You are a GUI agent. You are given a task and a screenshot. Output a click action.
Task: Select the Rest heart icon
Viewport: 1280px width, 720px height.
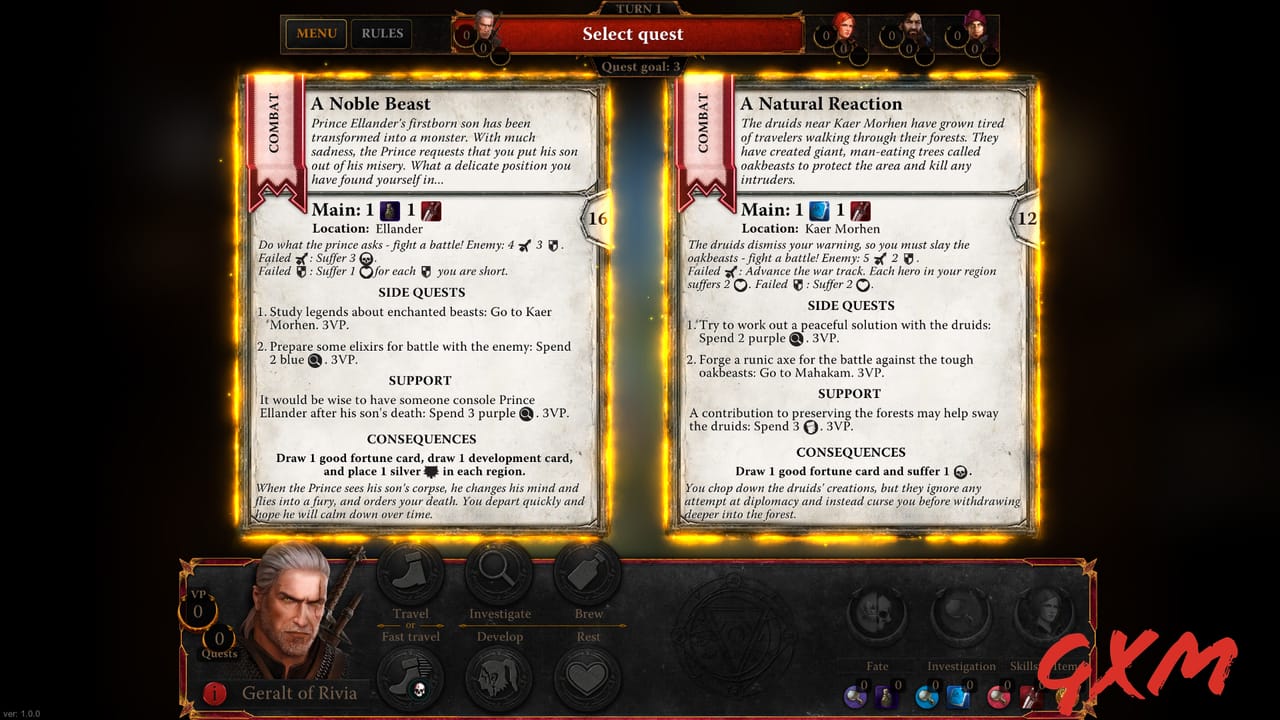[588, 678]
